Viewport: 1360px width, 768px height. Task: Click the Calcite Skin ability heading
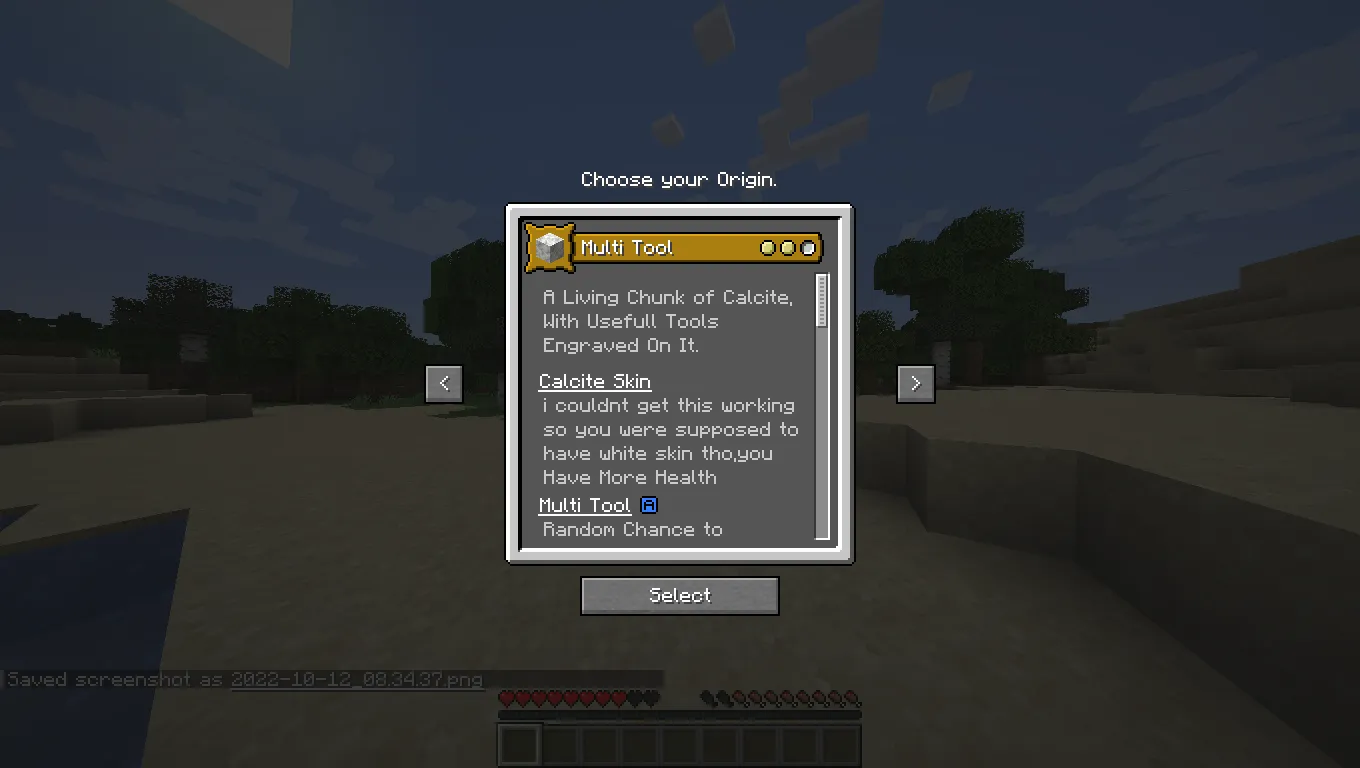point(594,381)
